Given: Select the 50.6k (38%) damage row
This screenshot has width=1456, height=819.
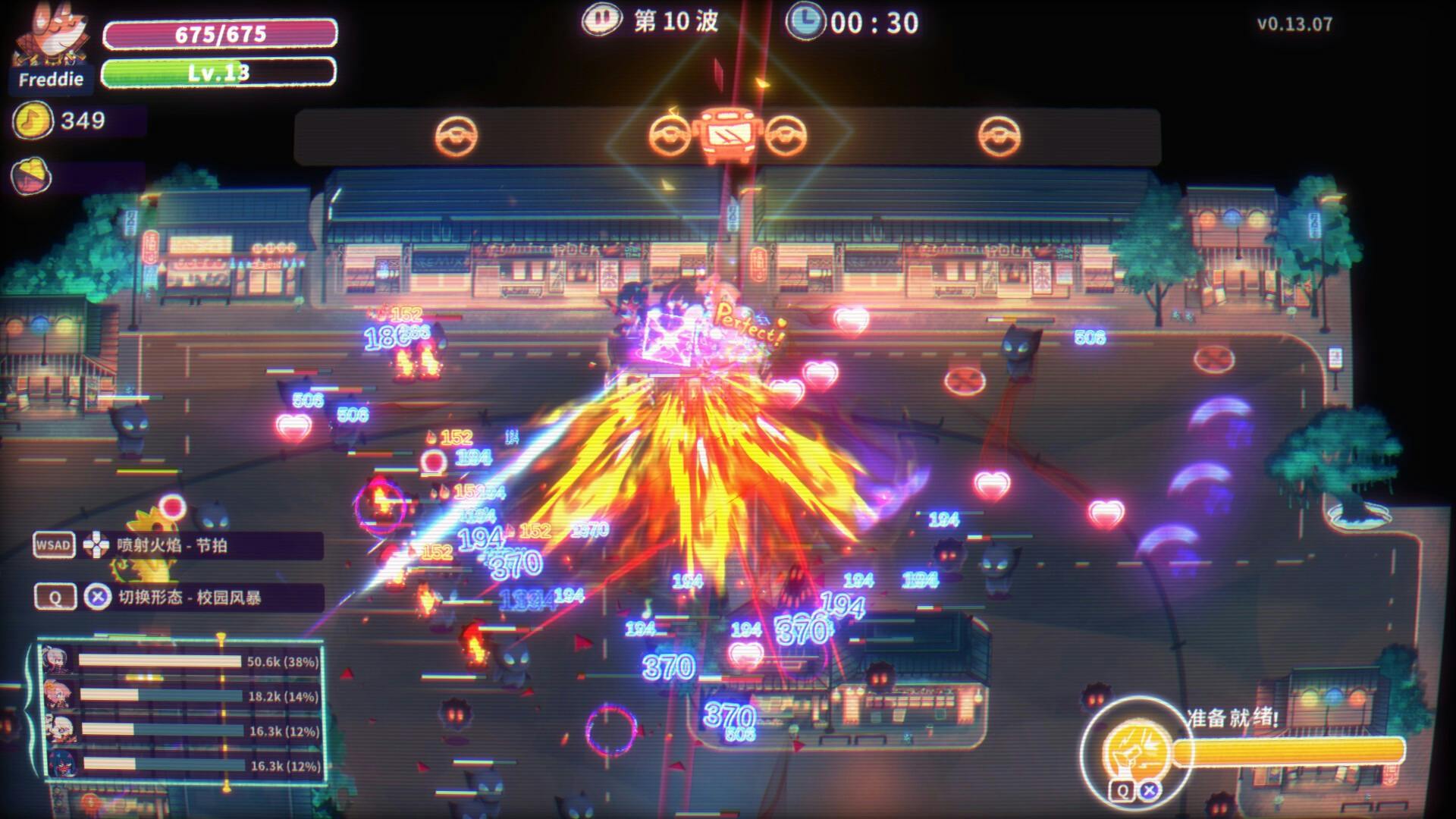Looking at the screenshot, I should tap(182, 661).
